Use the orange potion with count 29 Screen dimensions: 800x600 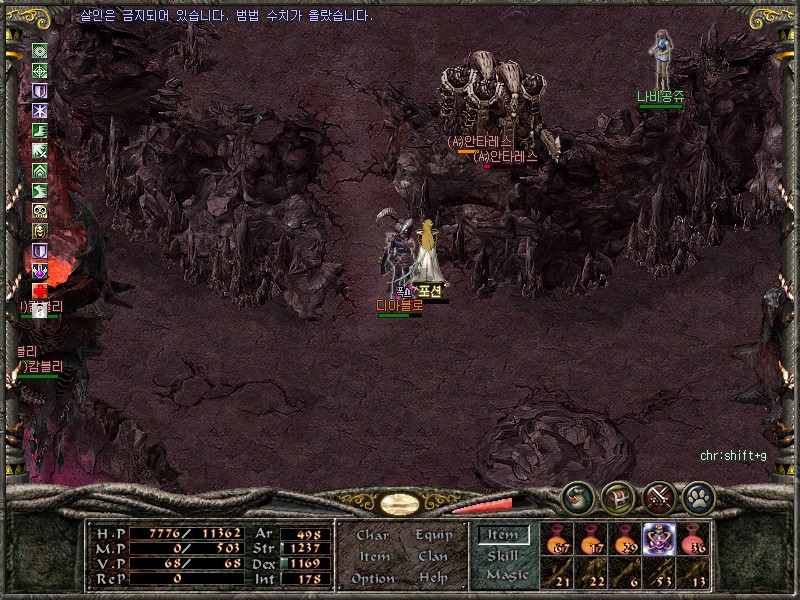click(626, 538)
